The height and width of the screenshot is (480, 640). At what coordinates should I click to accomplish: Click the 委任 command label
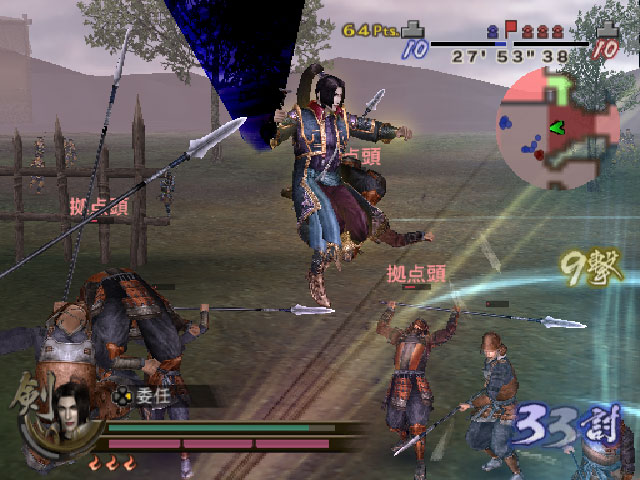(153, 394)
